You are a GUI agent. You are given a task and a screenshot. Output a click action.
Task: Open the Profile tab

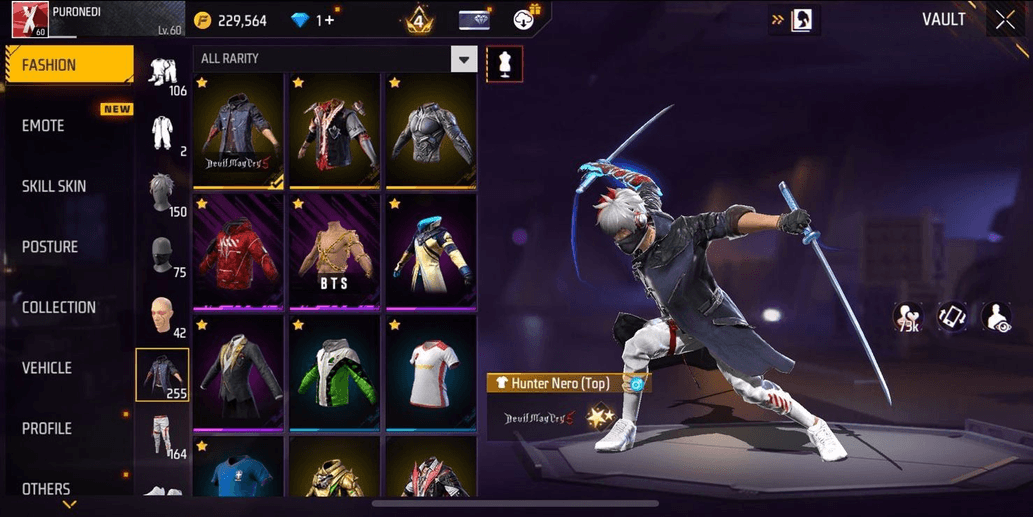coord(47,428)
